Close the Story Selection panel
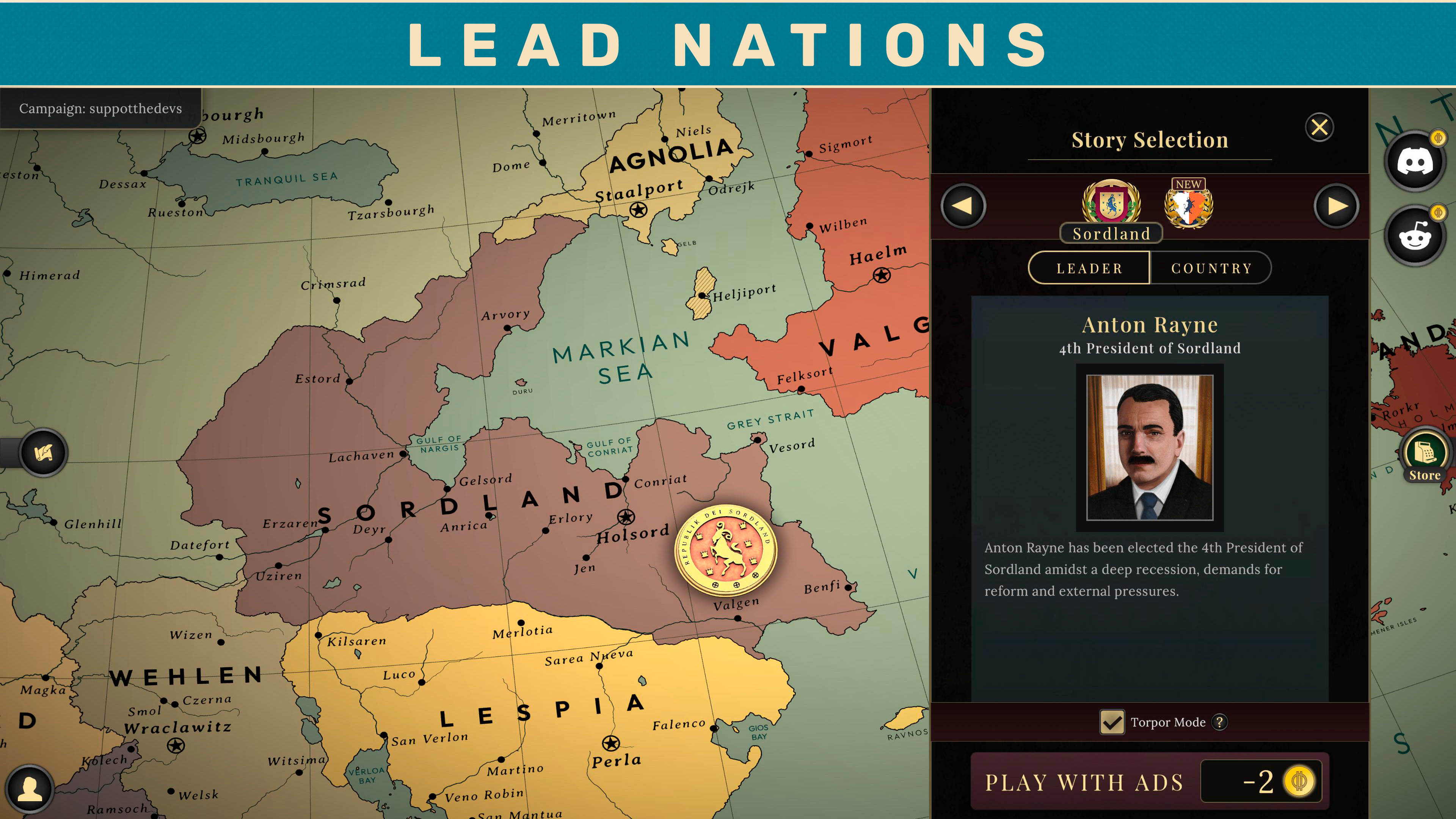 (1319, 127)
